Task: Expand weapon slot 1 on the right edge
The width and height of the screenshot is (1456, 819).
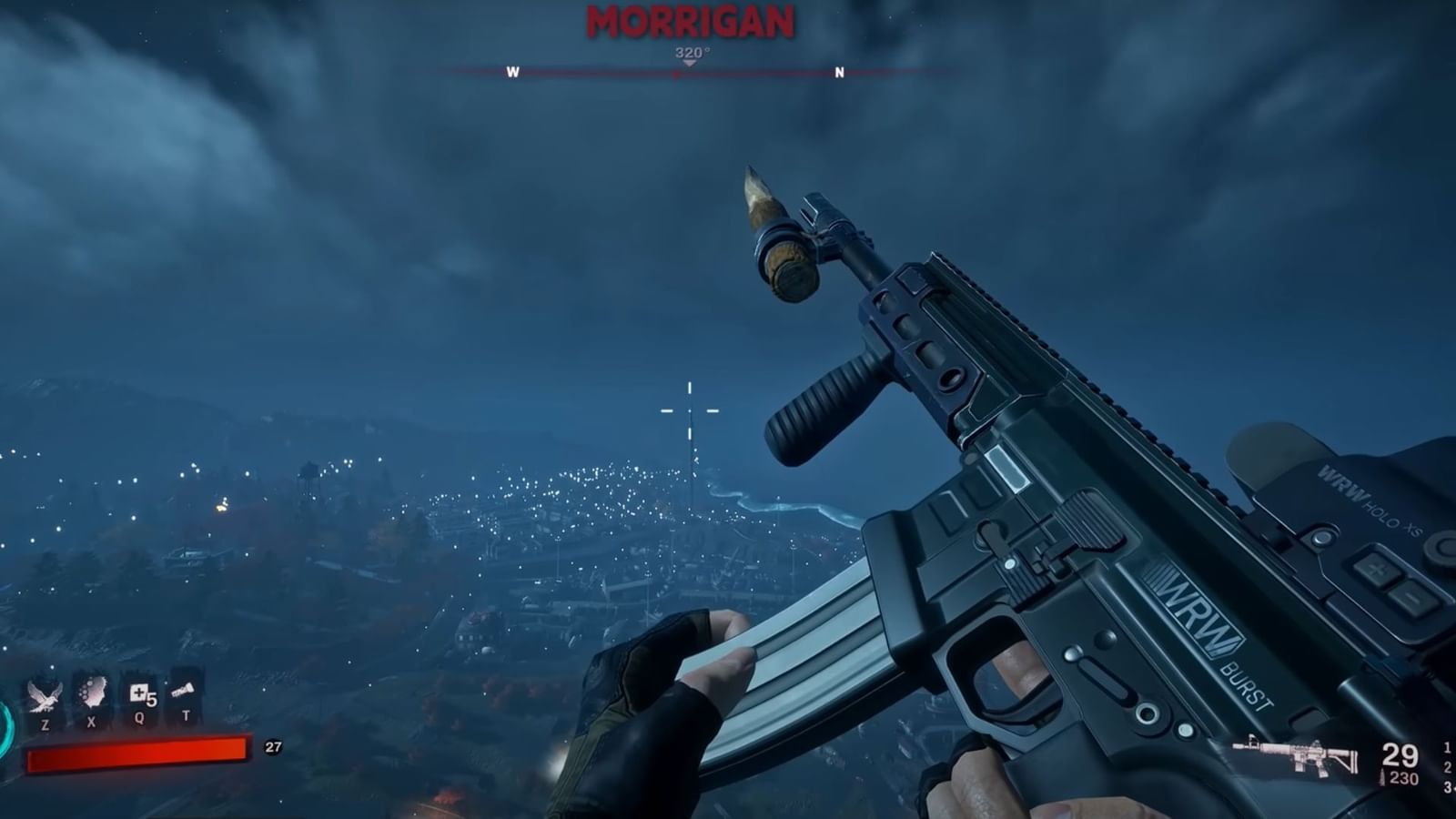Action: 1445,748
